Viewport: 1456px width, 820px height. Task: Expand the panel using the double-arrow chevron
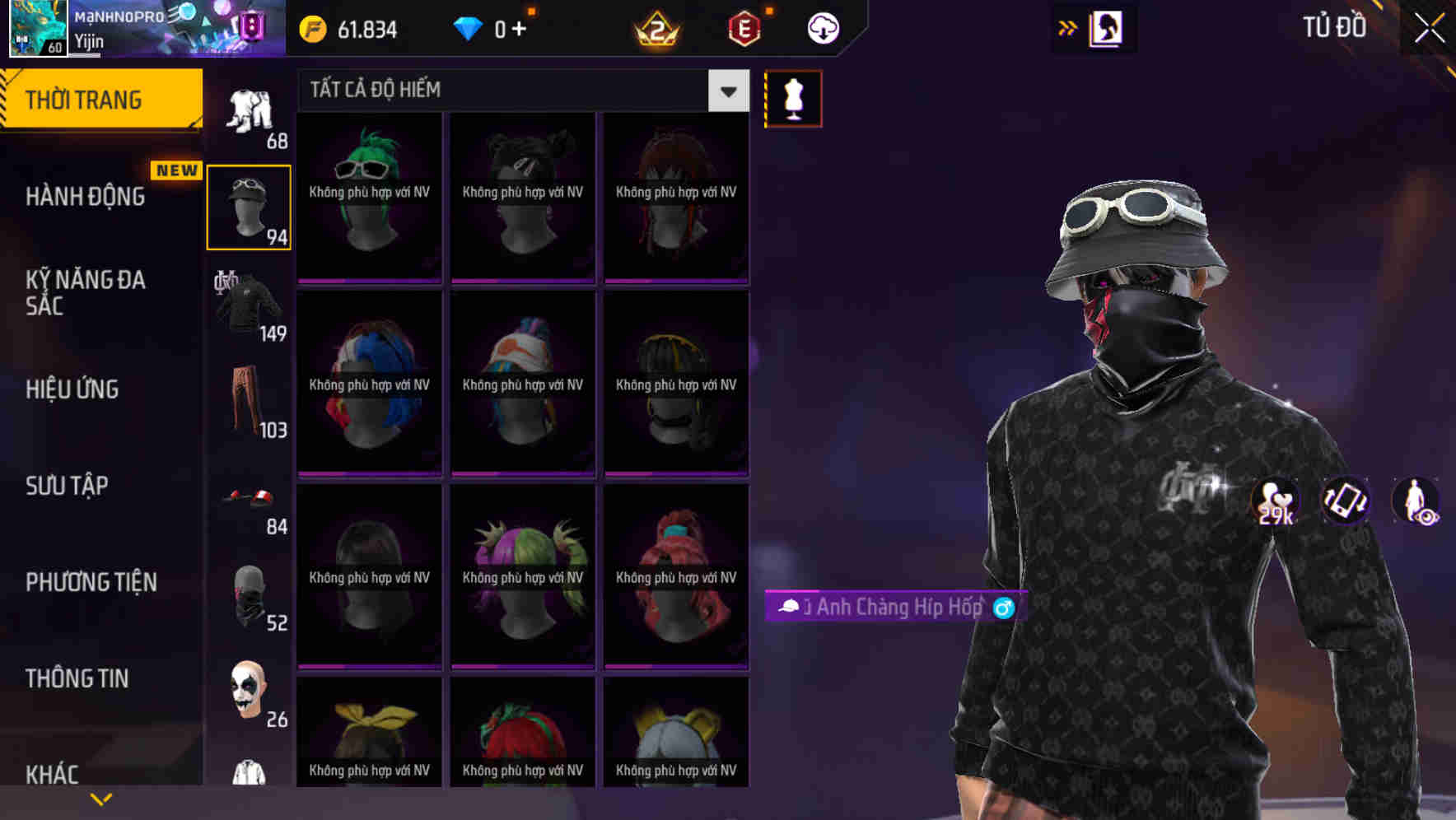coord(1066,26)
